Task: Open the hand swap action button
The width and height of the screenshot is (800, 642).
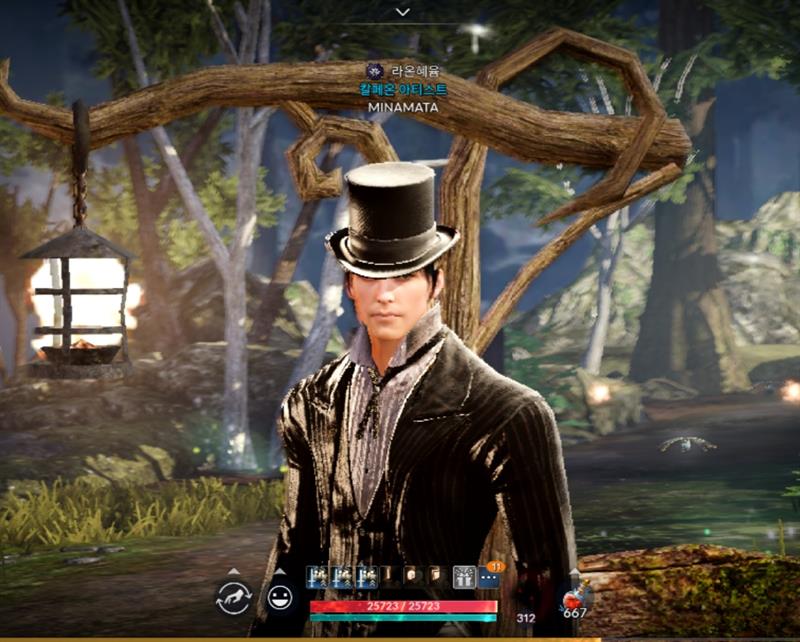Action: pyautogui.click(x=233, y=598)
